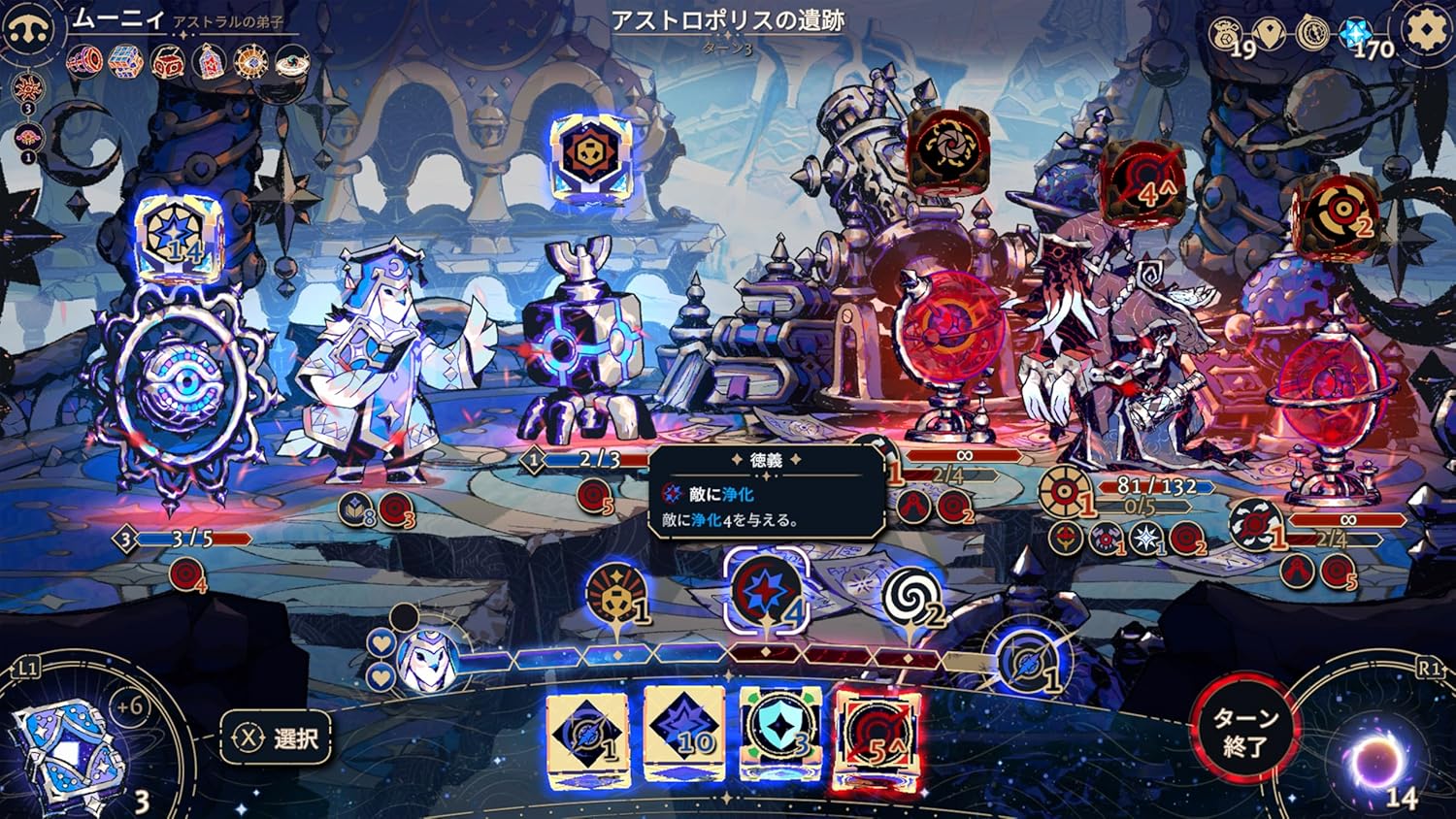1456x819 pixels.
Task: Inspect the red treasure chest relic
Action: [x=168, y=63]
